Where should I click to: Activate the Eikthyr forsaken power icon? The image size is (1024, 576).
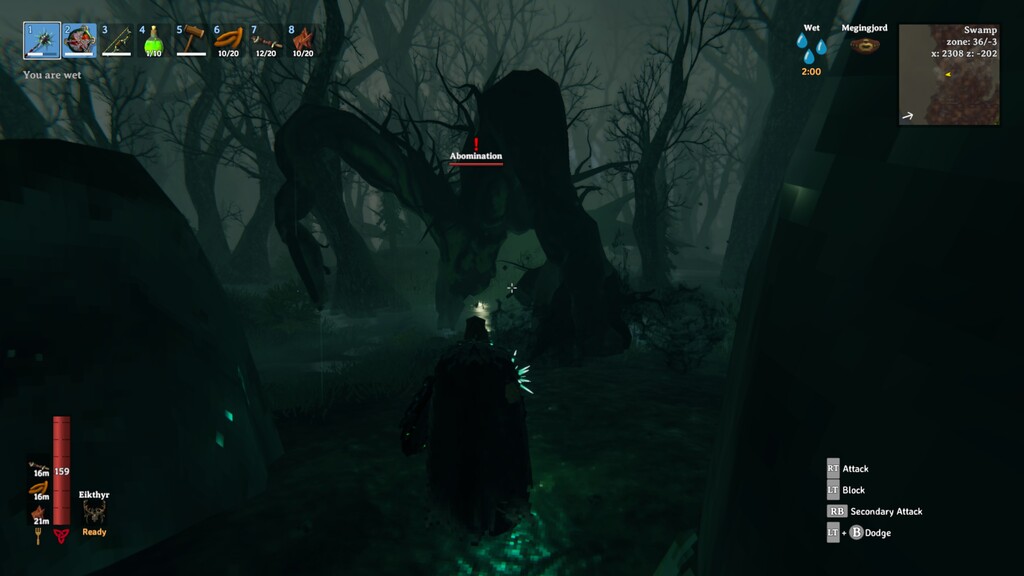pos(94,511)
